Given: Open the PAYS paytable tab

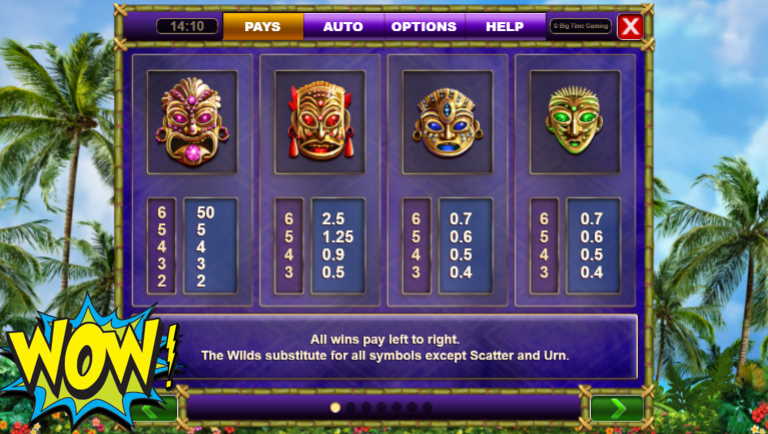Looking at the screenshot, I should (263, 26).
